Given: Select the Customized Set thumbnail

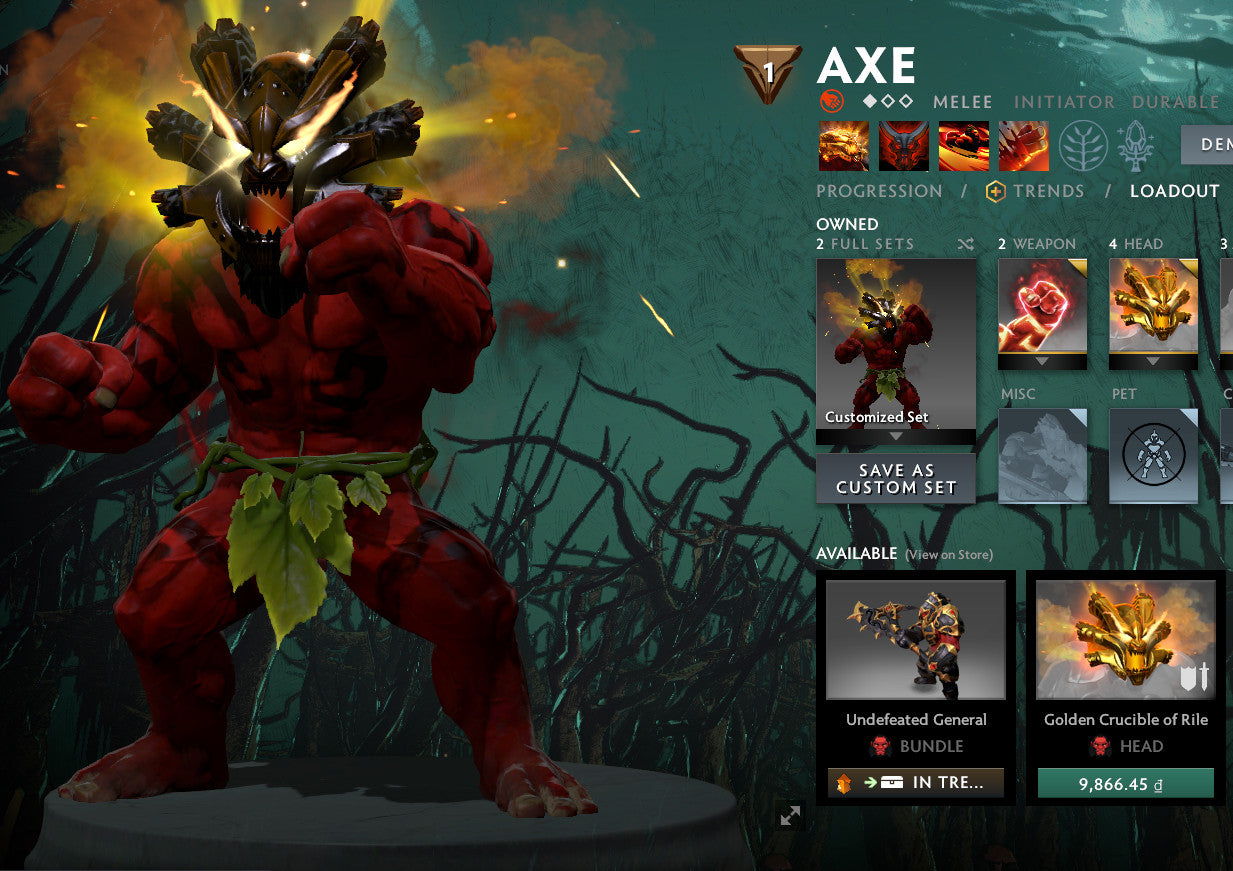Looking at the screenshot, I should point(896,344).
